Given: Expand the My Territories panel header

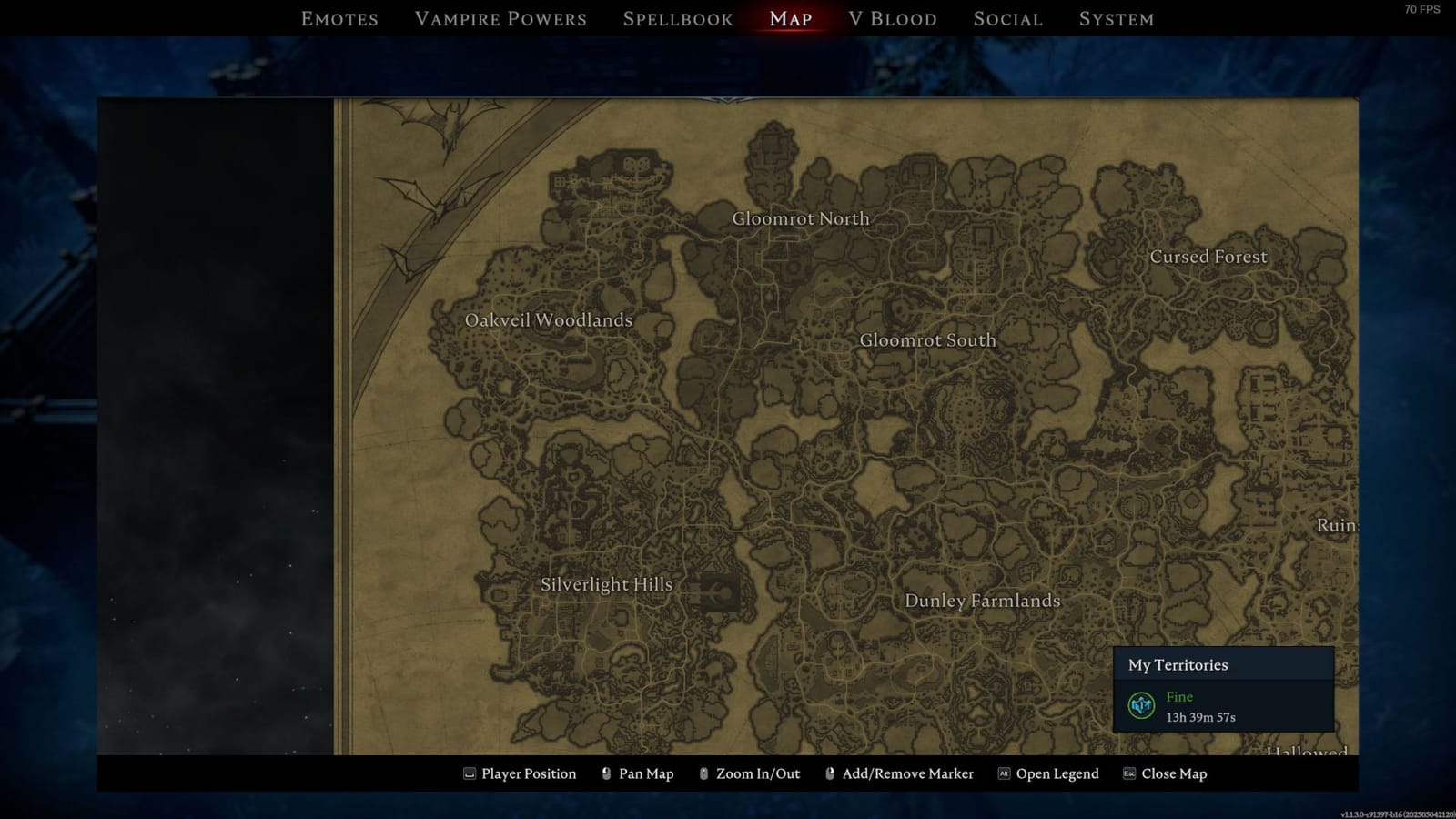Looking at the screenshot, I should 1179,665.
